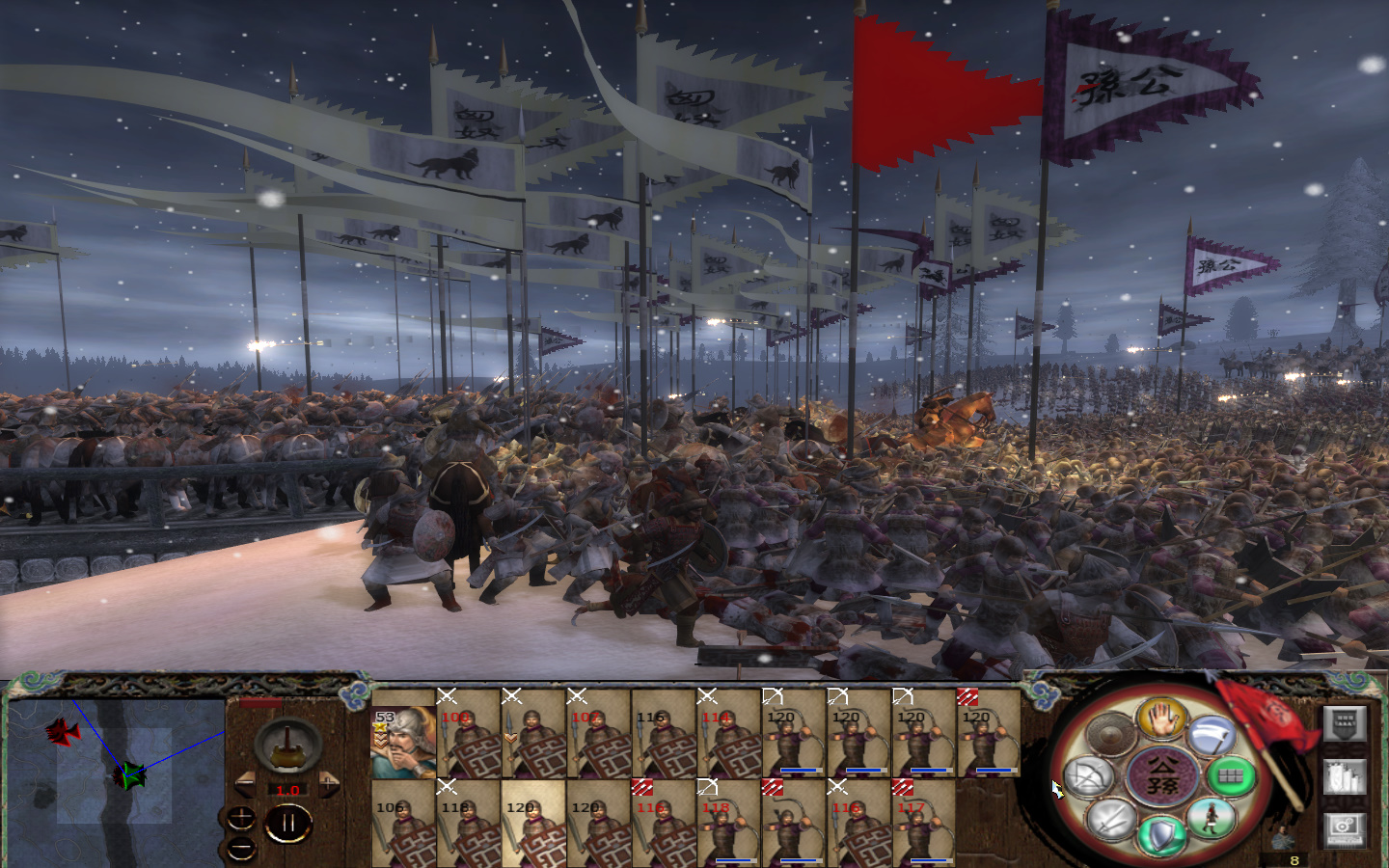
Task: Increase battle speed with the plus arrow
Action: 329,782
